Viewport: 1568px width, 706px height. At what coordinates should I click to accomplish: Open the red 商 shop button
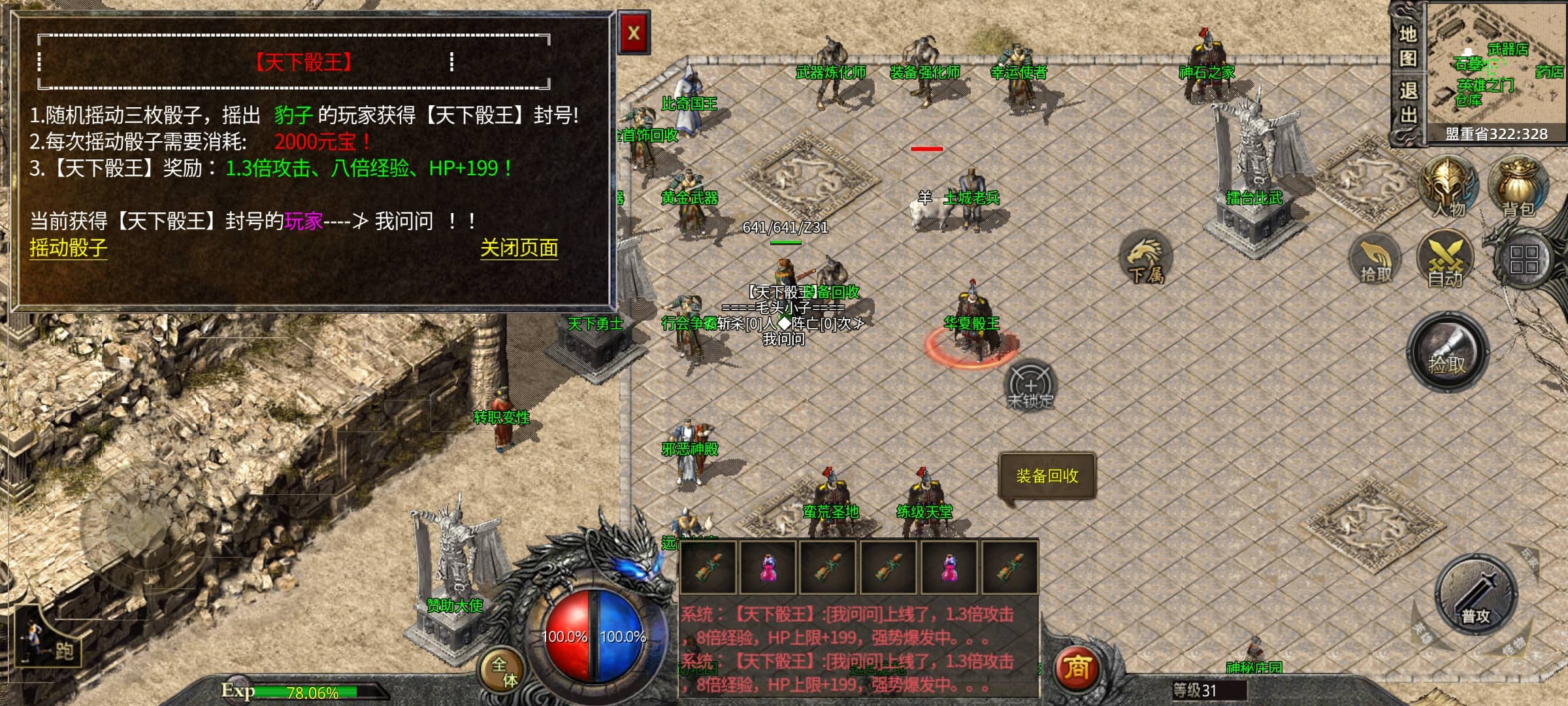pos(1076,668)
